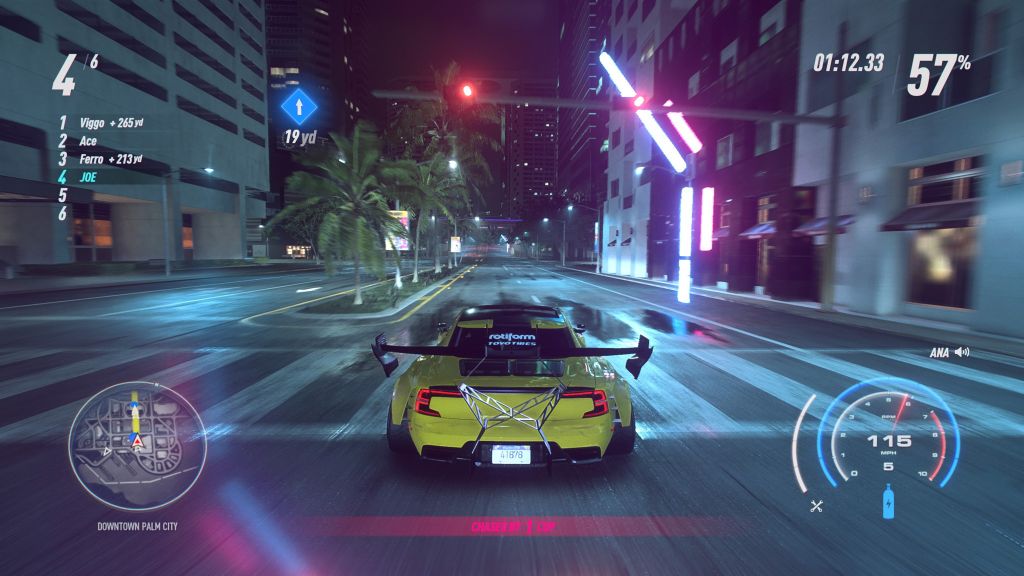Click the crossed wrench repair icon

[816, 505]
